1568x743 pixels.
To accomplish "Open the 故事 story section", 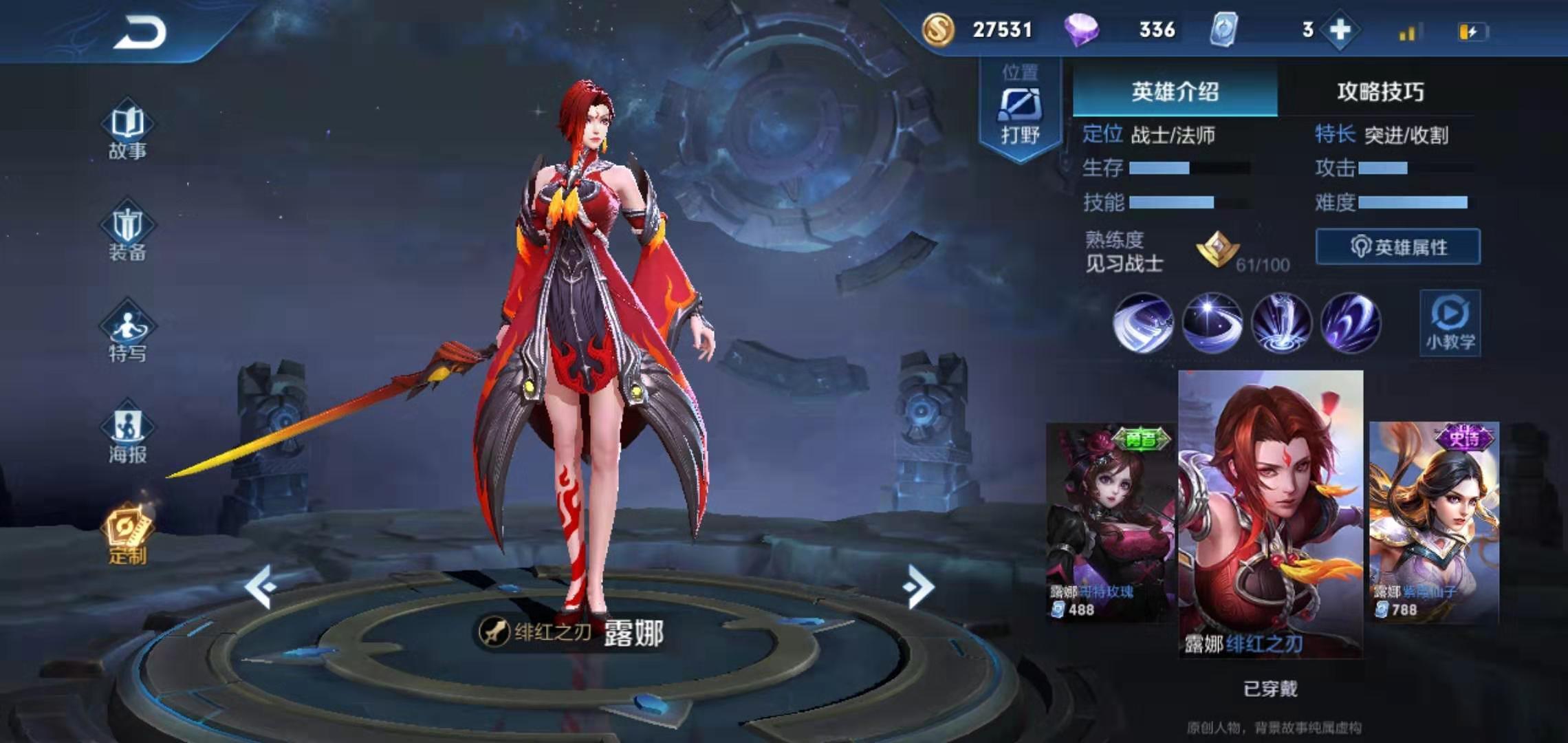I will [x=127, y=133].
